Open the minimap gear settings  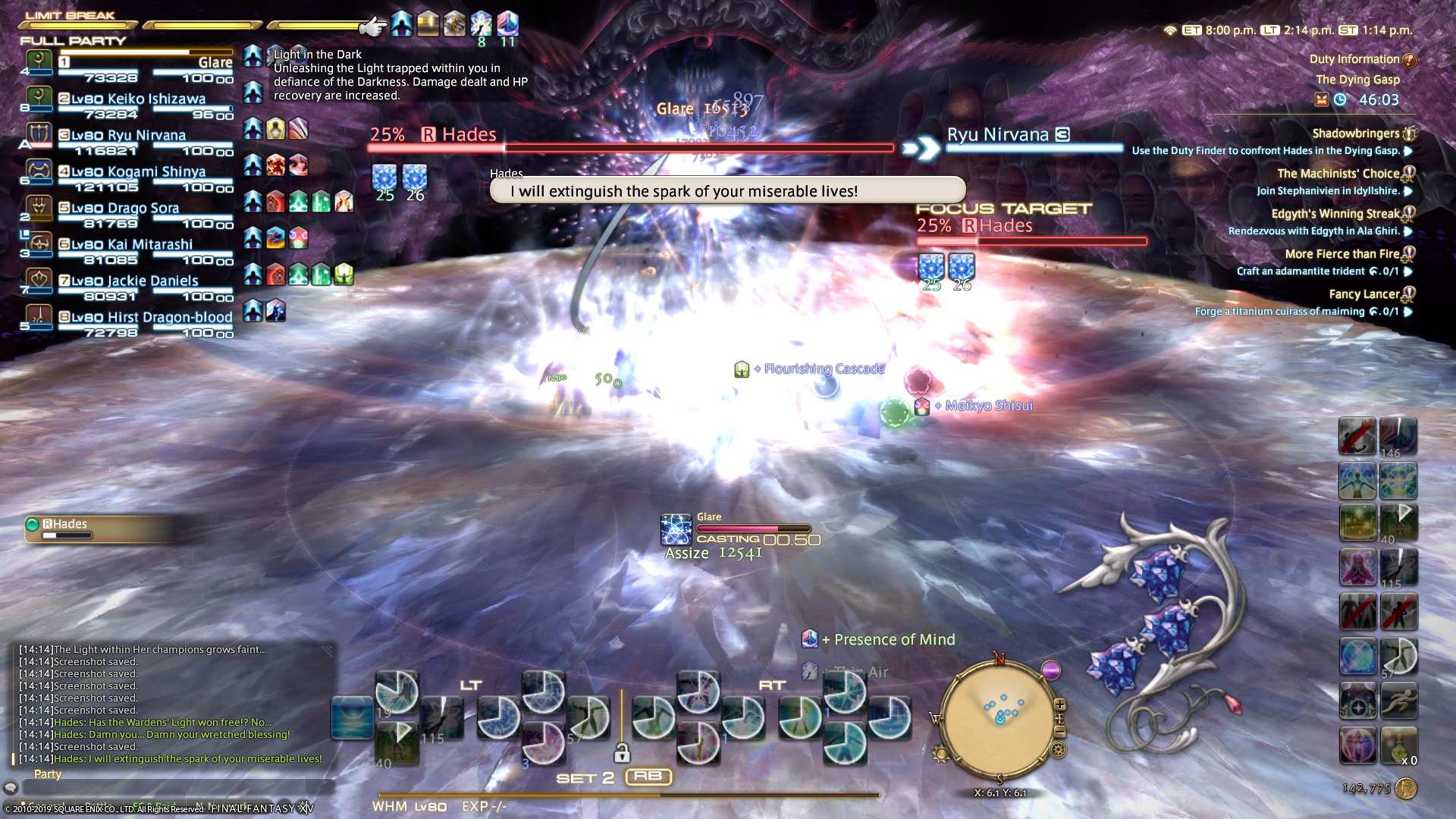1058,750
